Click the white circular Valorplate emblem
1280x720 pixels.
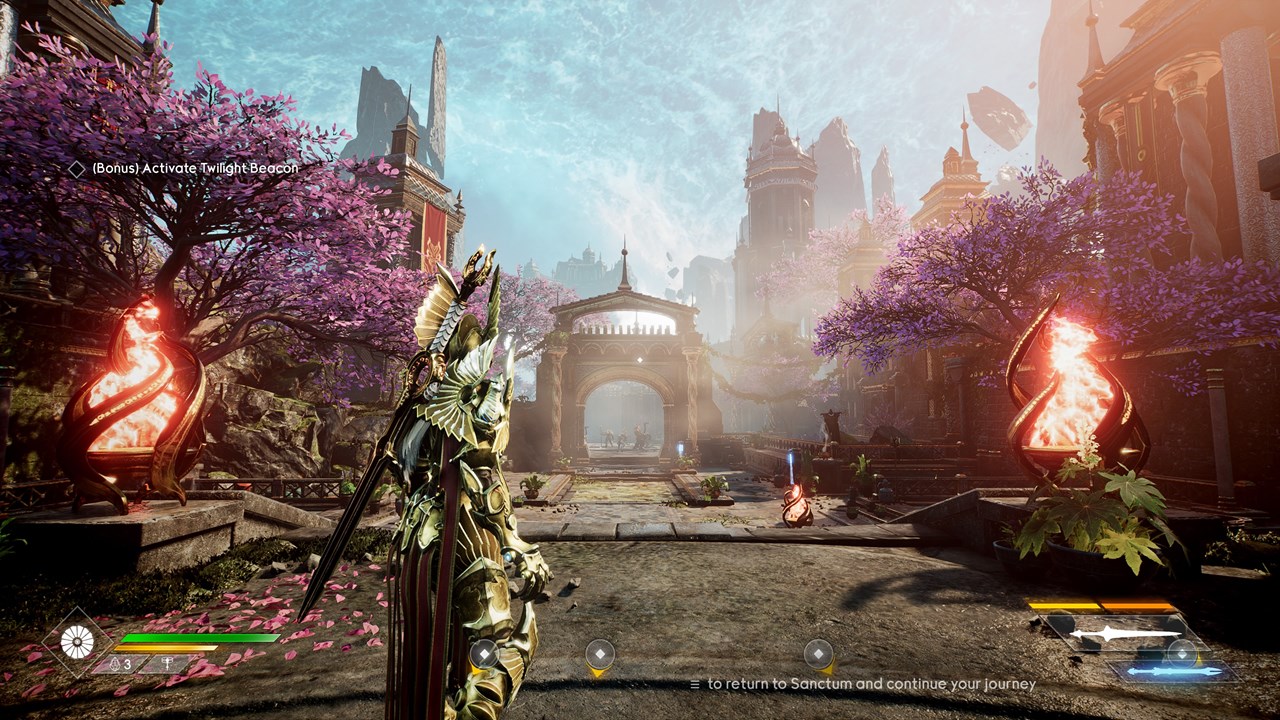[77, 641]
